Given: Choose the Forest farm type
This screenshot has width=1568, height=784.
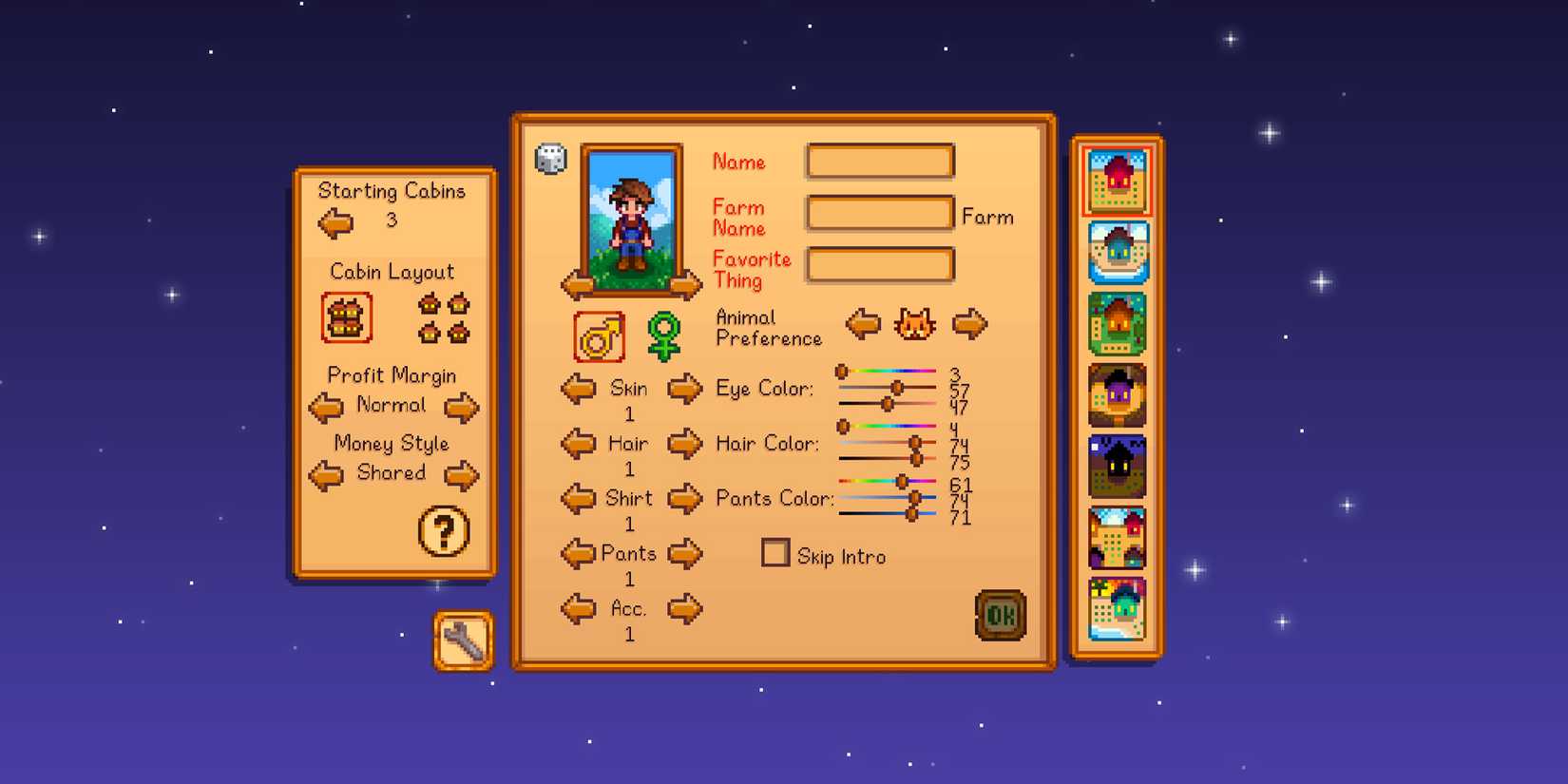Looking at the screenshot, I should [x=1117, y=323].
